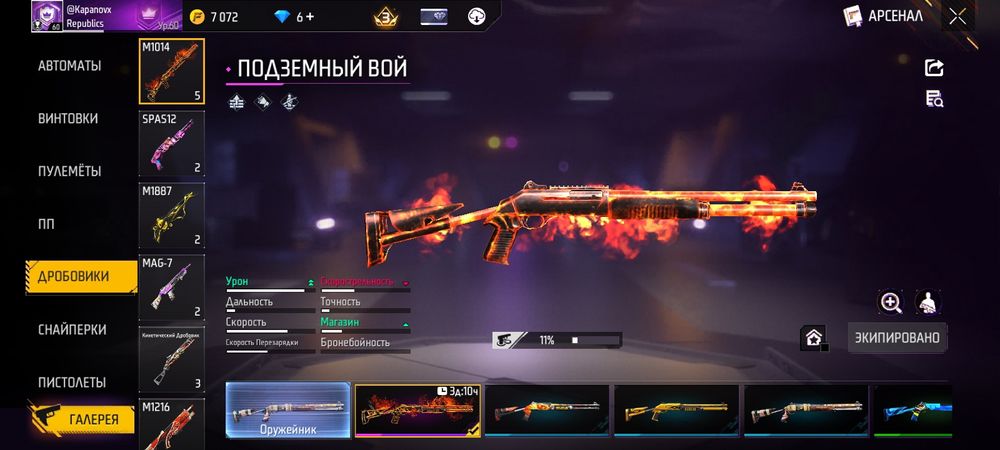This screenshot has width=1000, height=450.
Task: Choose the MAG-7 shotgun slot
Action: click(x=171, y=286)
